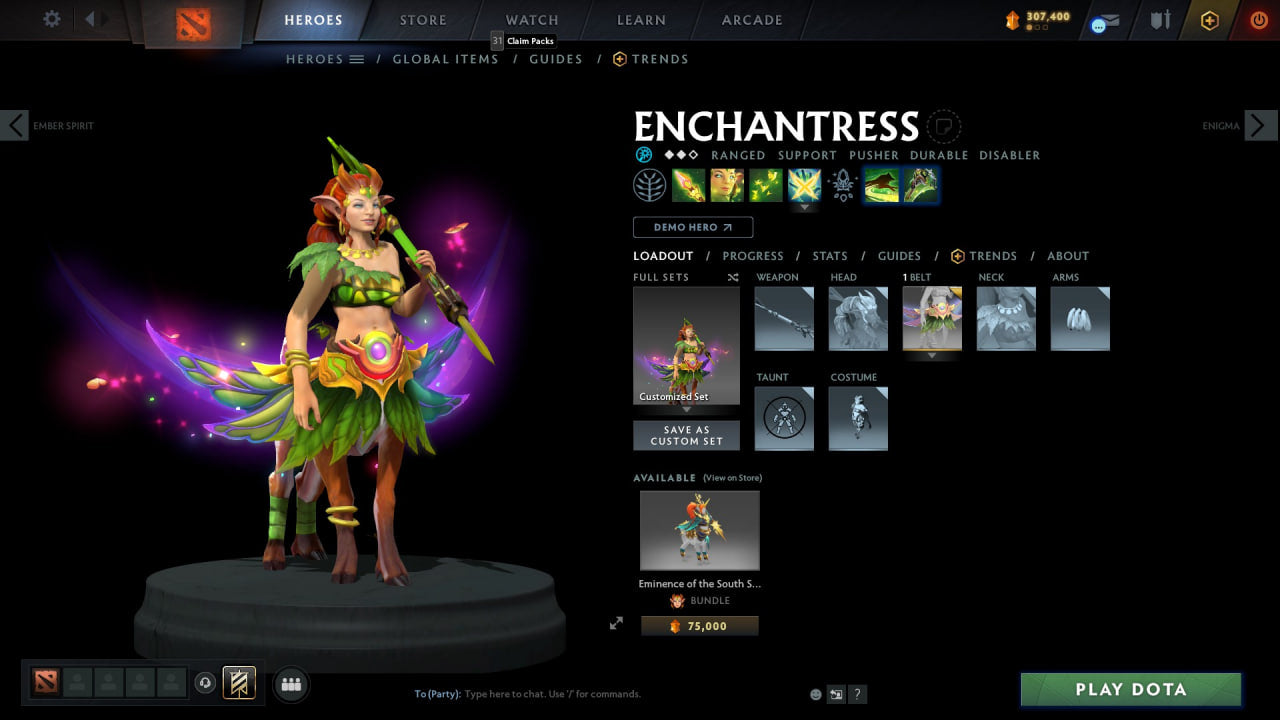Image resolution: width=1280 pixels, height=720 pixels.
Task: Click right arrow to view Enigma
Action: (x=1259, y=125)
